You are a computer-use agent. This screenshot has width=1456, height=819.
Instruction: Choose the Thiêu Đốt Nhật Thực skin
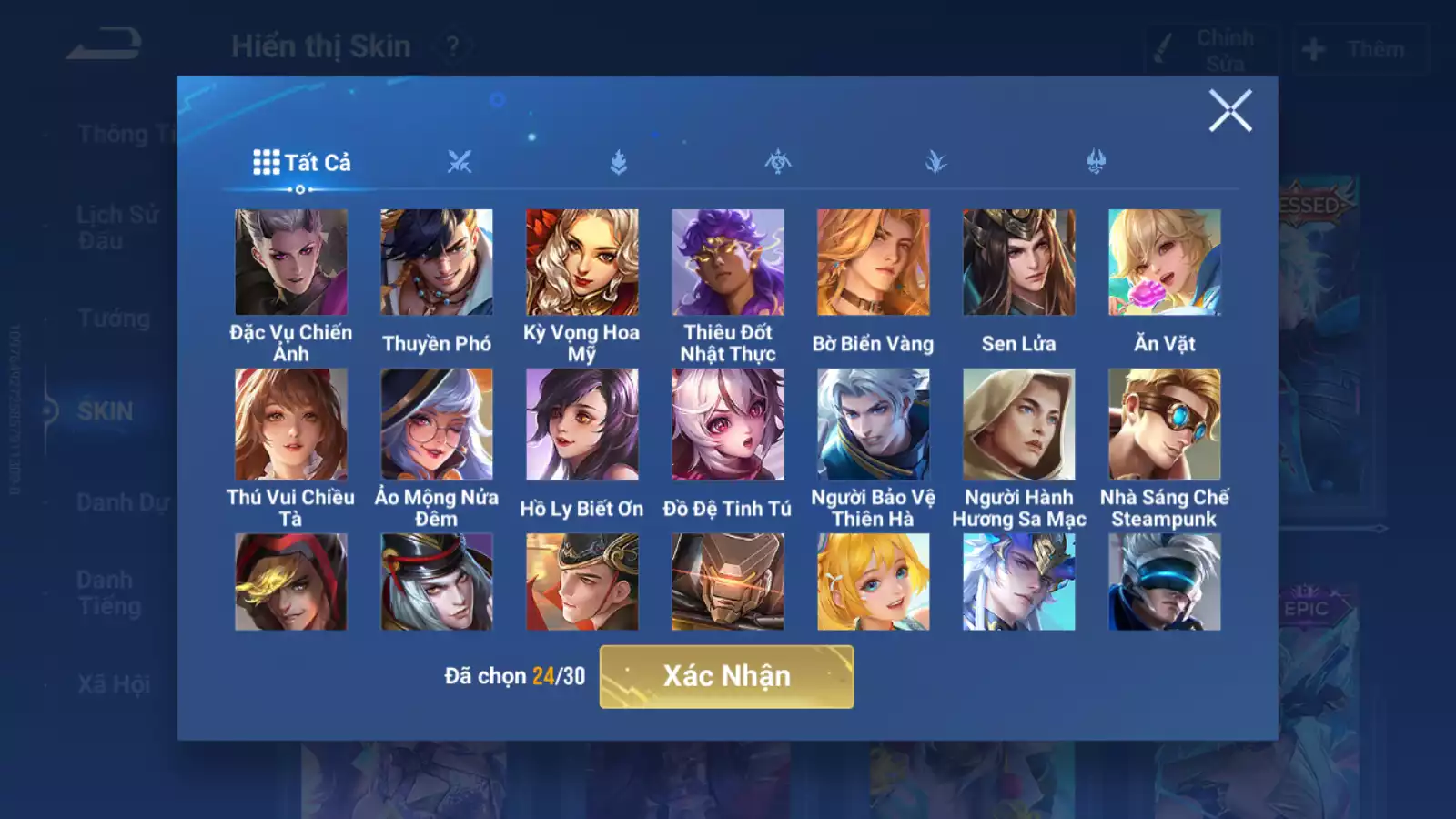pos(728,263)
